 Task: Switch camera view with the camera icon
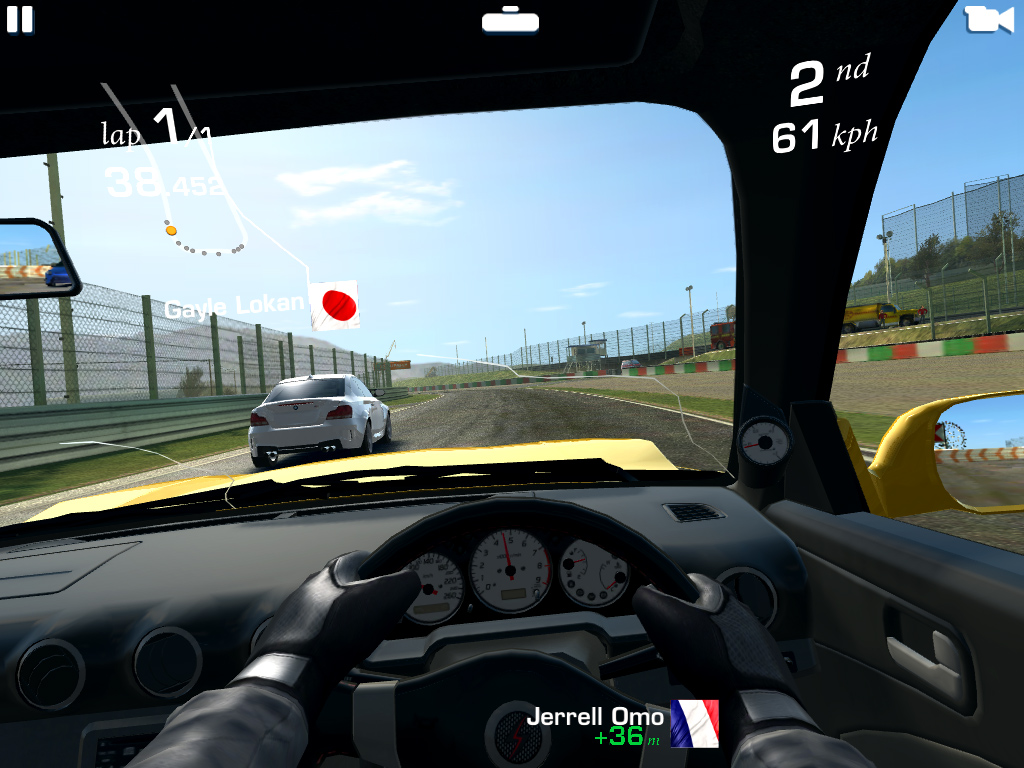[988, 19]
